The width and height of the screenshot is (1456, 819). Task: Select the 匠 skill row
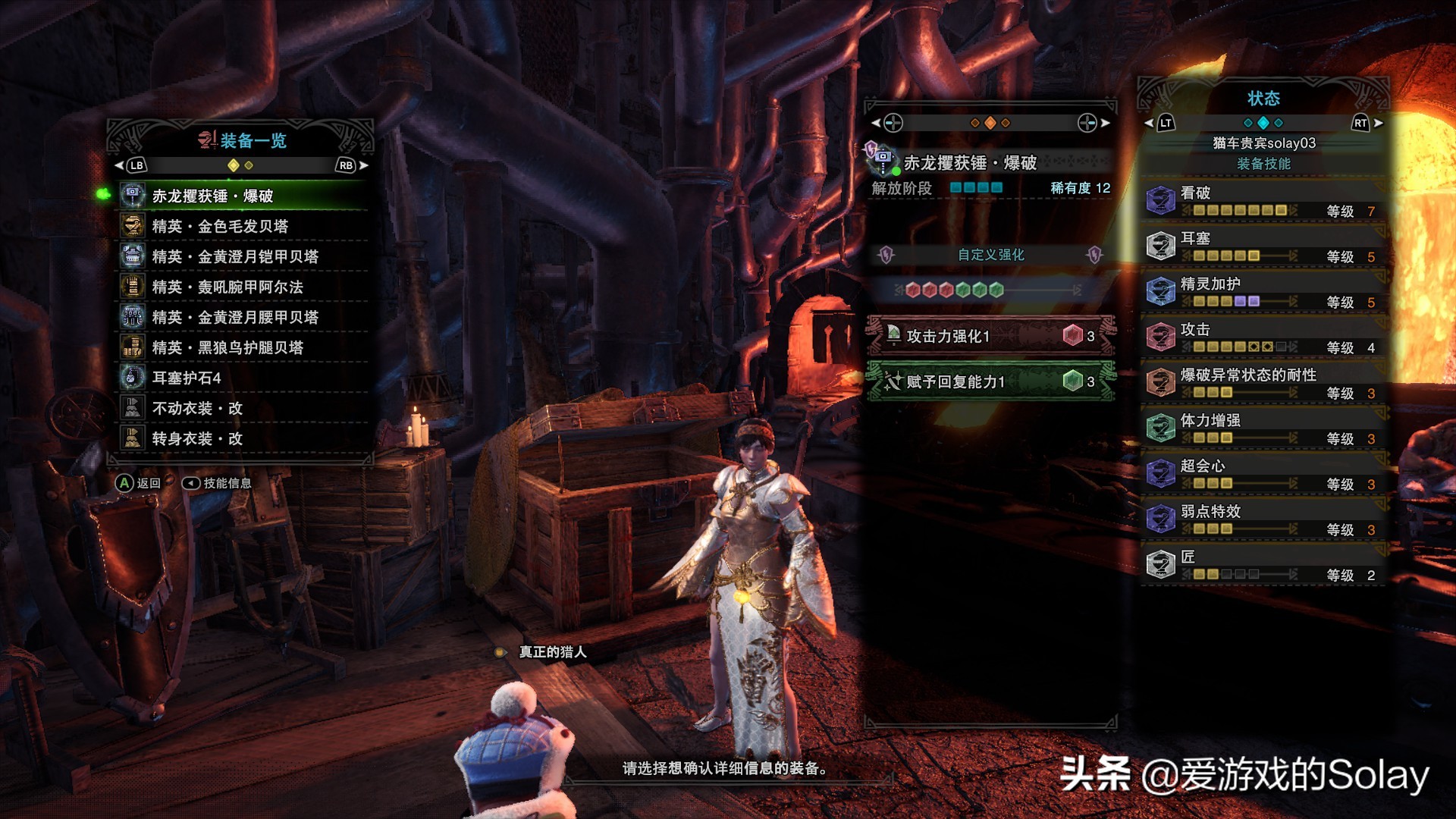click(x=1263, y=565)
